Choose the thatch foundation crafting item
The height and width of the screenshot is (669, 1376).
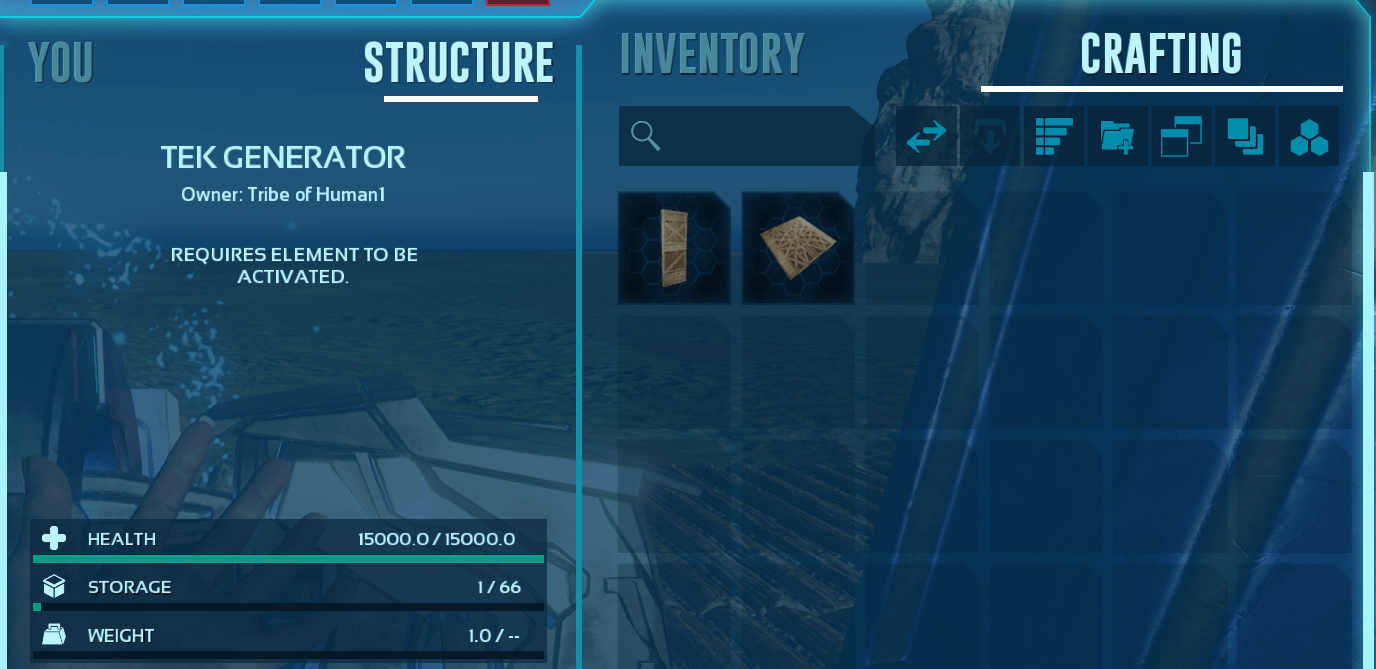coord(797,248)
